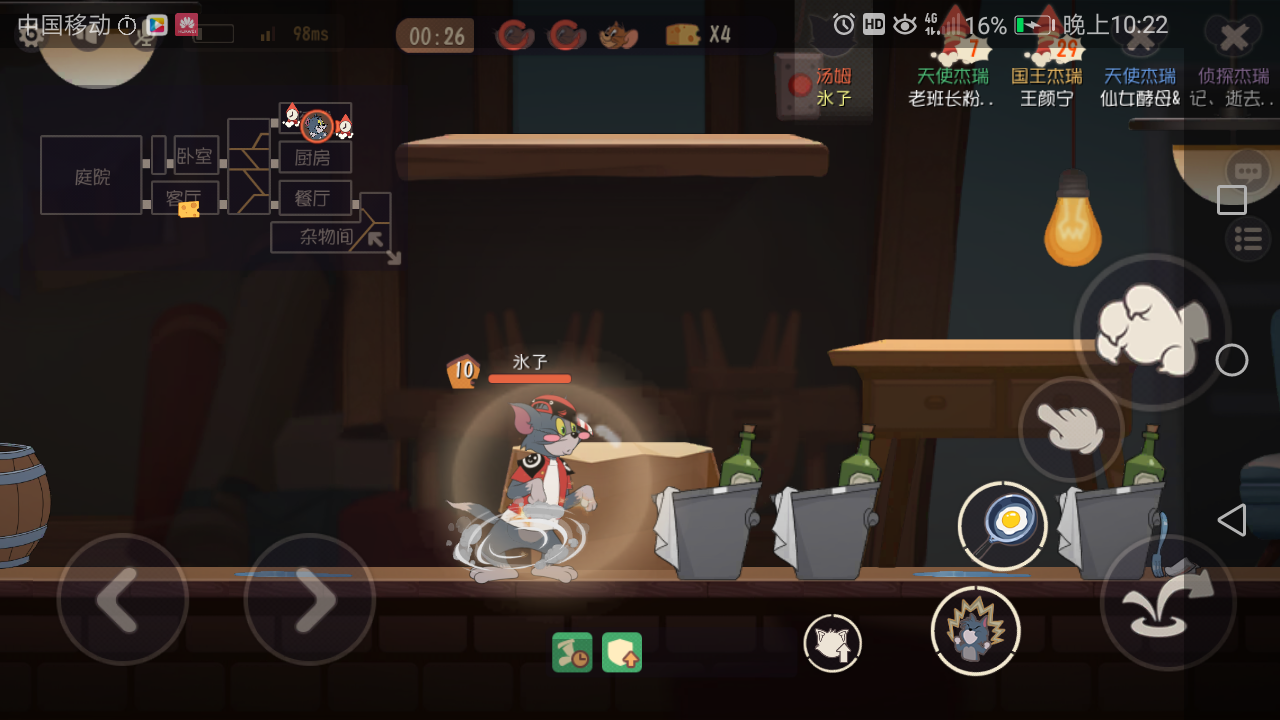
Task: Toggle the quick message list button
Action: [1247, 240]
